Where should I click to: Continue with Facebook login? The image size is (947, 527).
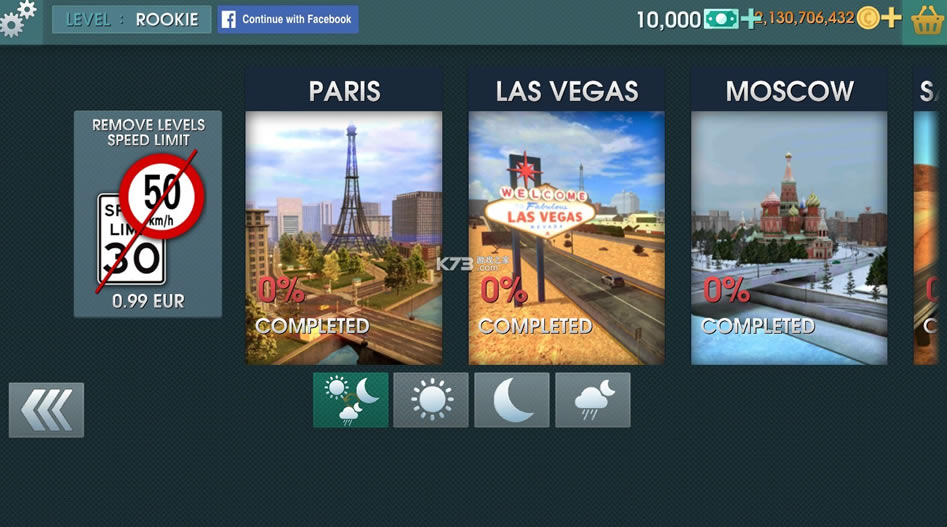tap(288, 20)
